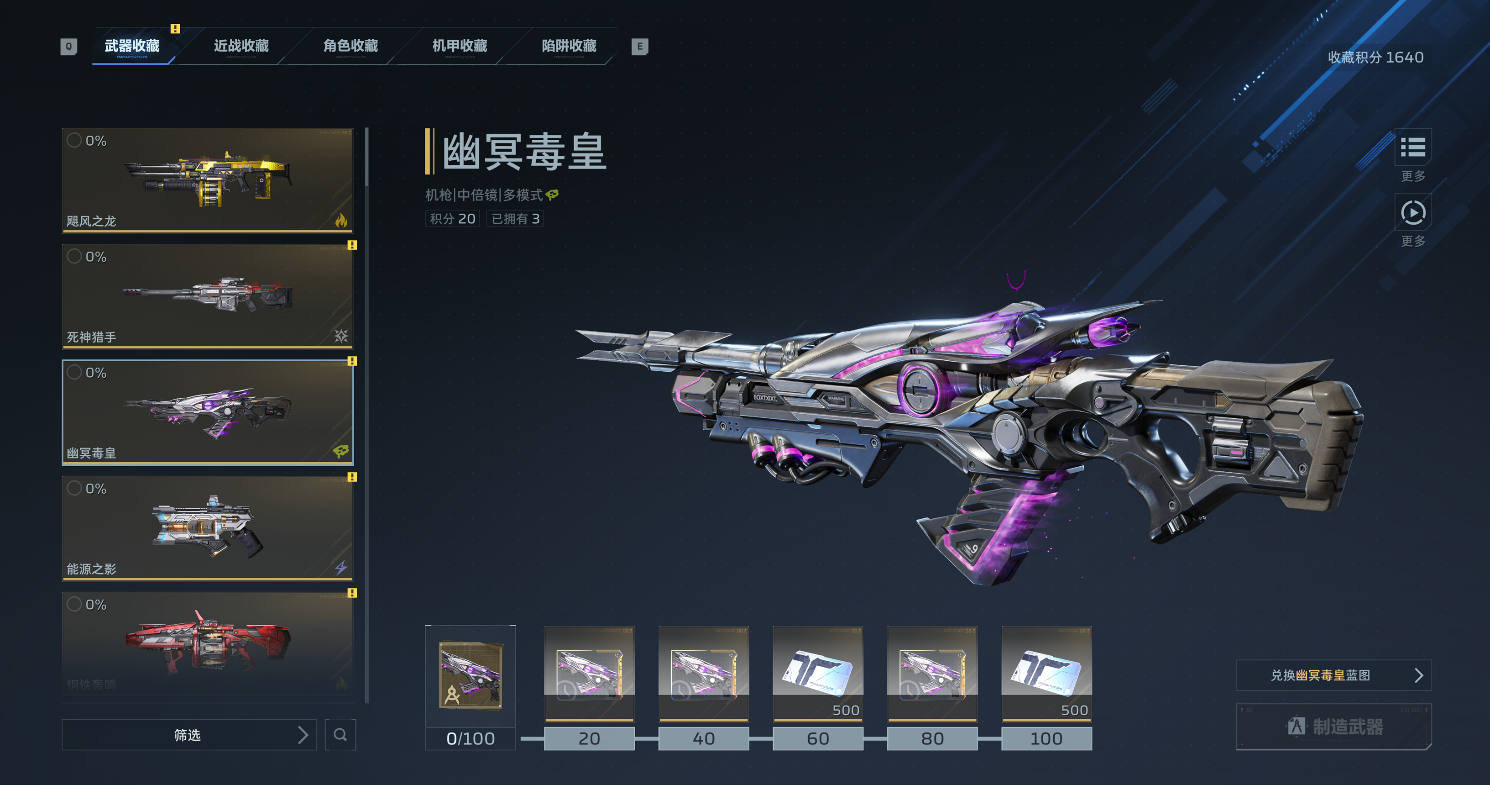Image resolution: width=1490 pixels, height=785 pixels.
Task: Switch to the 陷阱收藏 tab
Action: coord(568,46)
